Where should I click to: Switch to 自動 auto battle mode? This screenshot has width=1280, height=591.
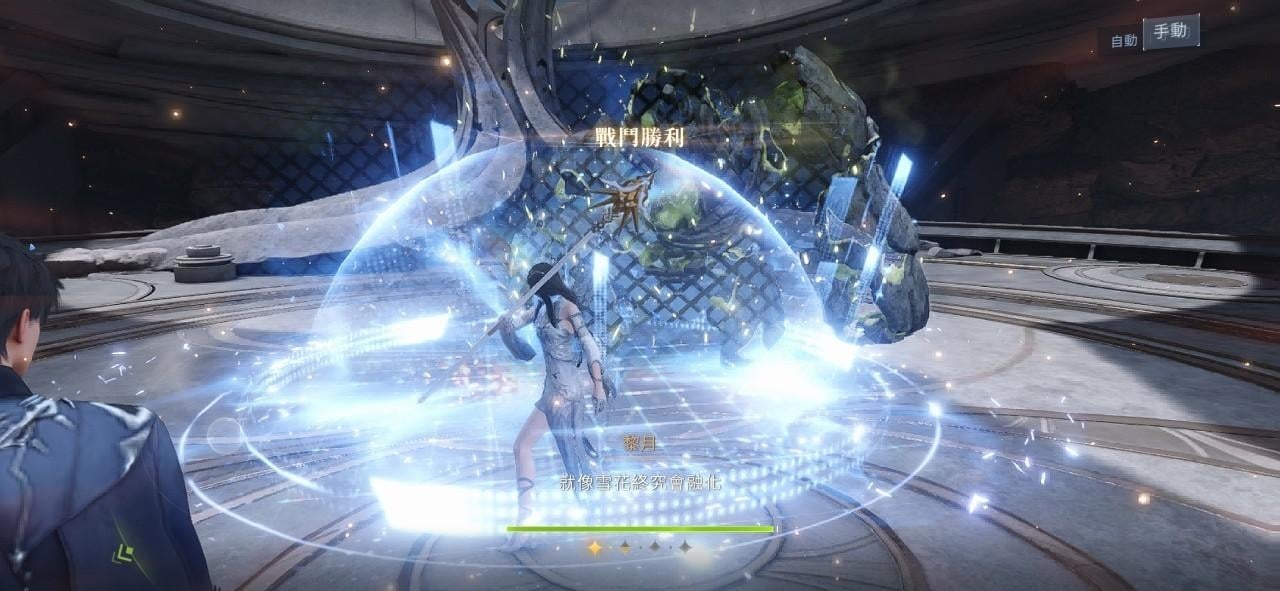pos(1123,41)
